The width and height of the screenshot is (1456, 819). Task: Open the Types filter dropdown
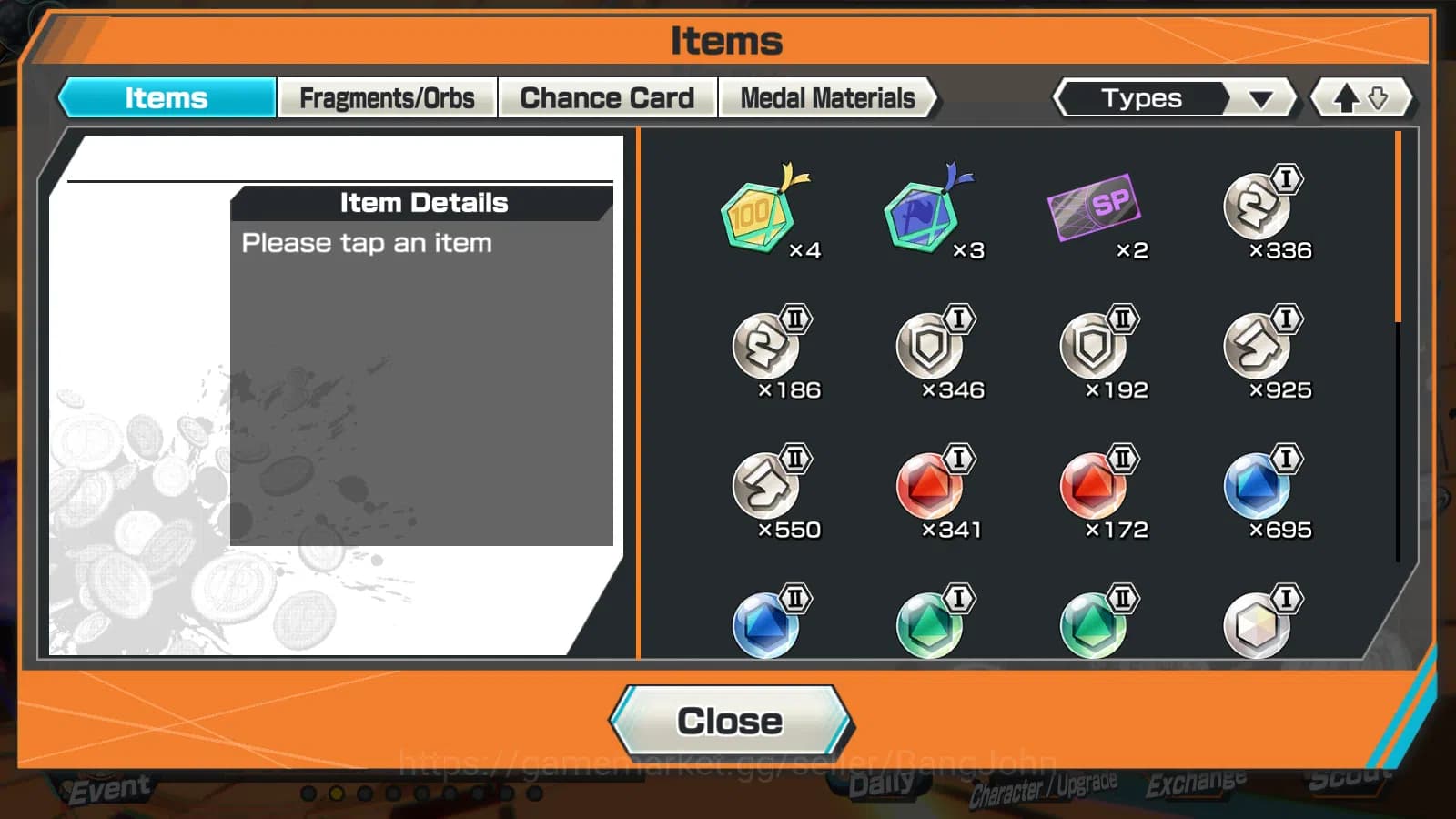click(x=1174, y=97)
